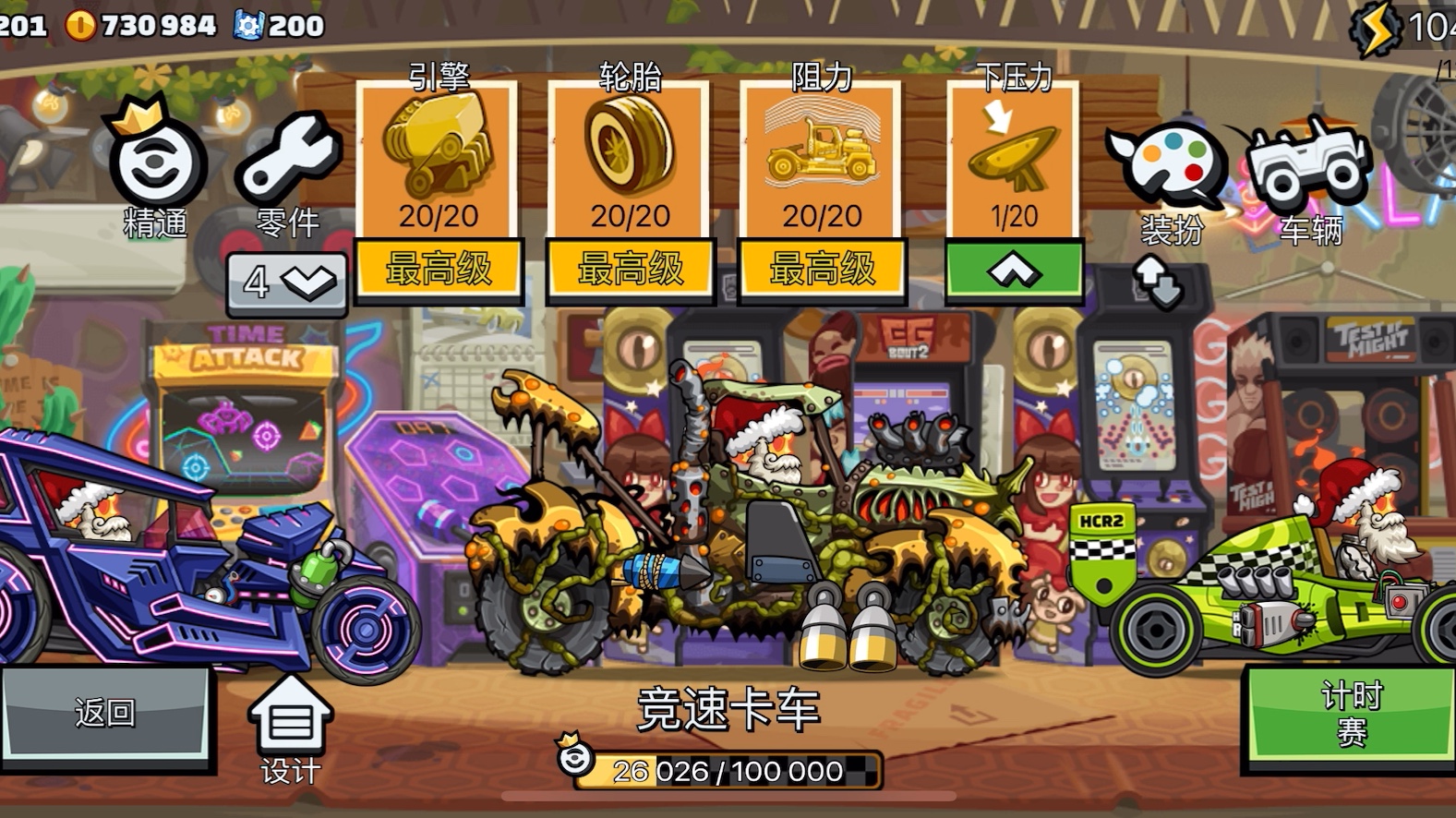Expand the parts dropdown showing 4

(x=287, y=283)
